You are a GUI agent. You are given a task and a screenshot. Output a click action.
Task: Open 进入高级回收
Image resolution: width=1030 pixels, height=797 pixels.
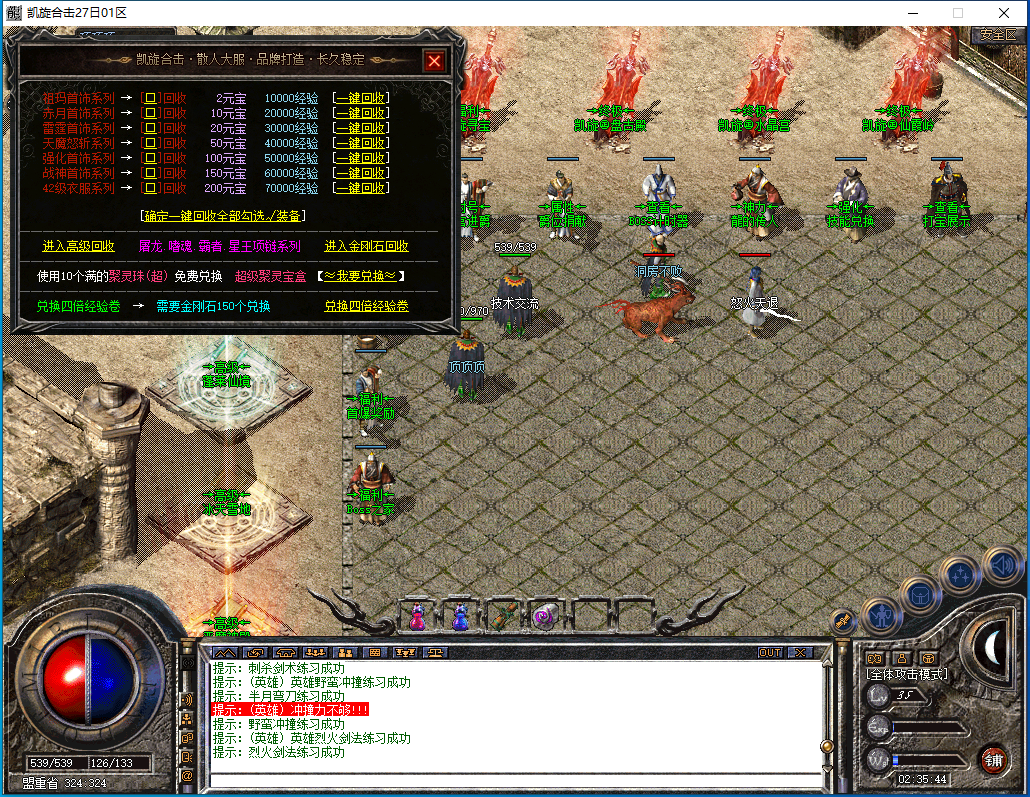point(78,246)
